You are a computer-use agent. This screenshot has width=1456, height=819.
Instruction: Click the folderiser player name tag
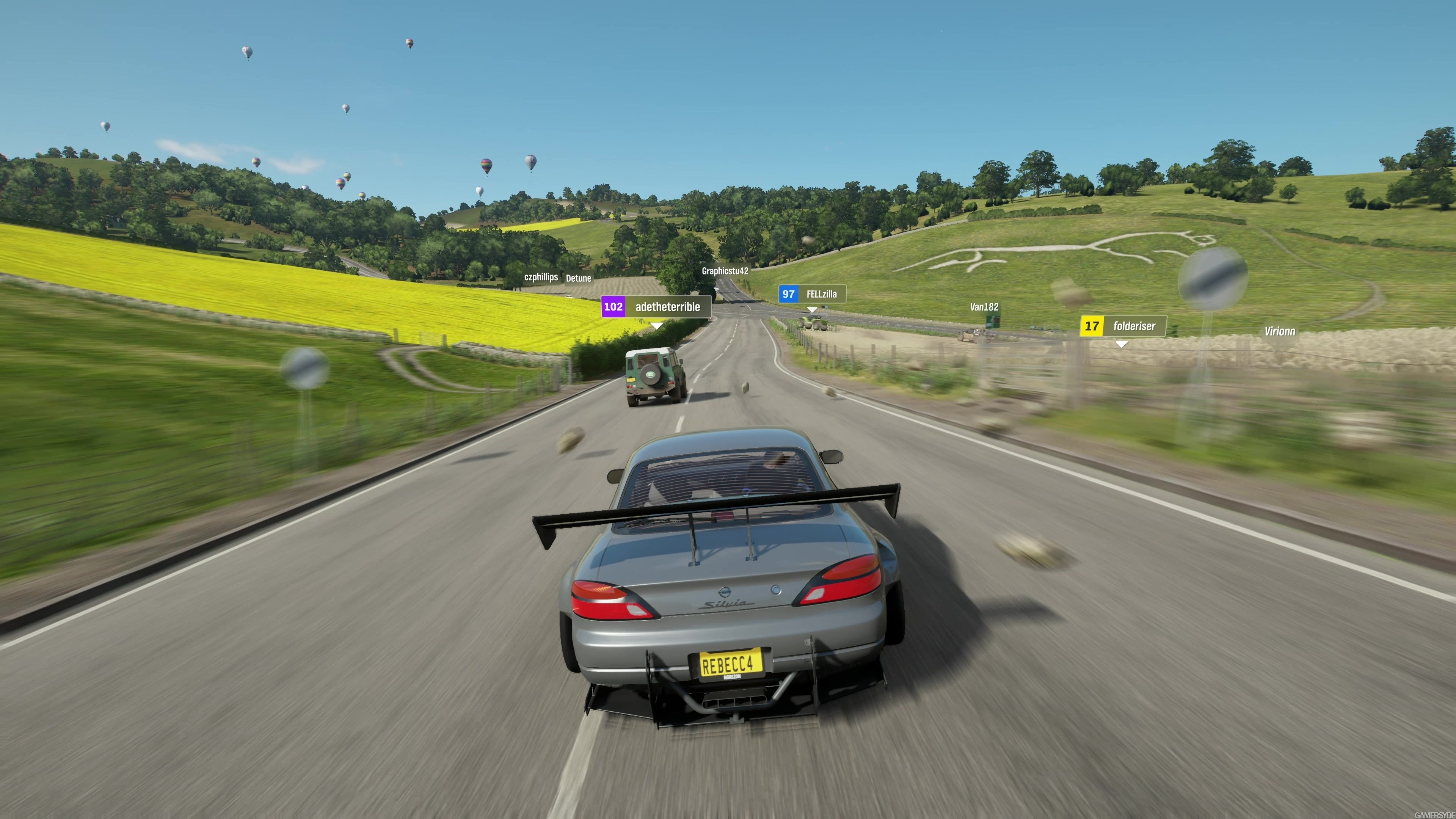(1122, 326)
